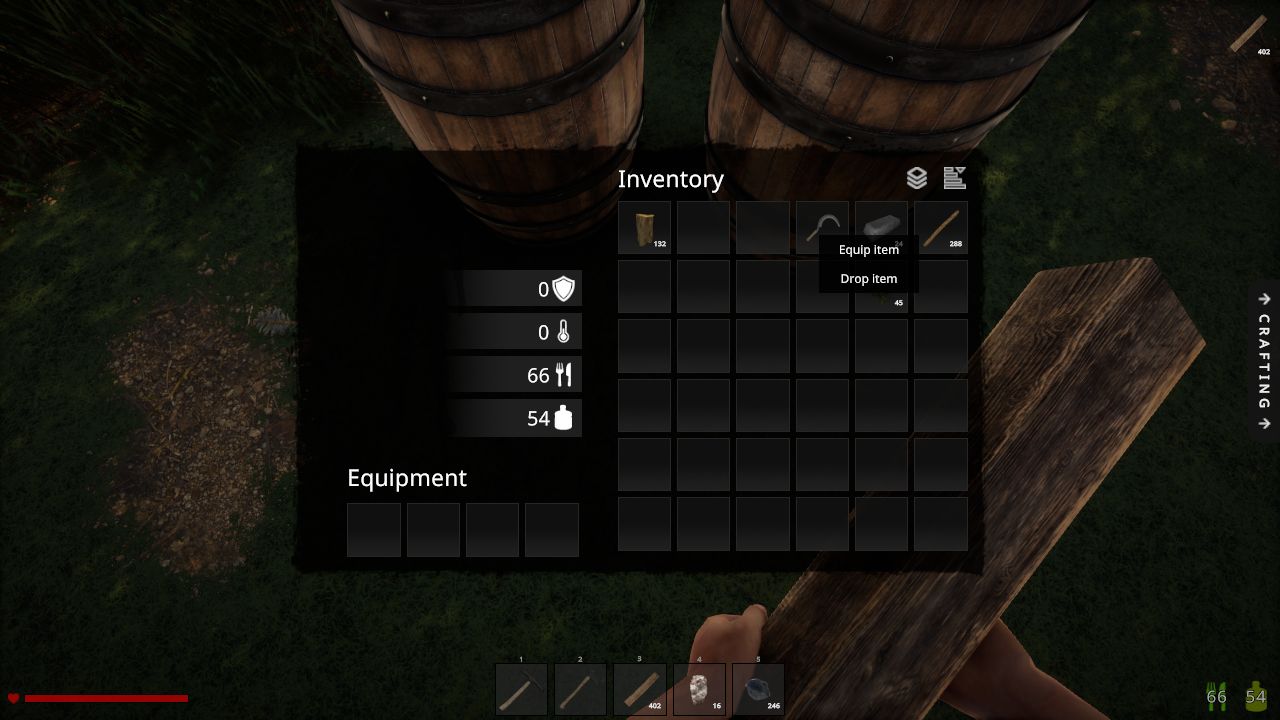Select the gray stone block item

(x=881, y=220)
